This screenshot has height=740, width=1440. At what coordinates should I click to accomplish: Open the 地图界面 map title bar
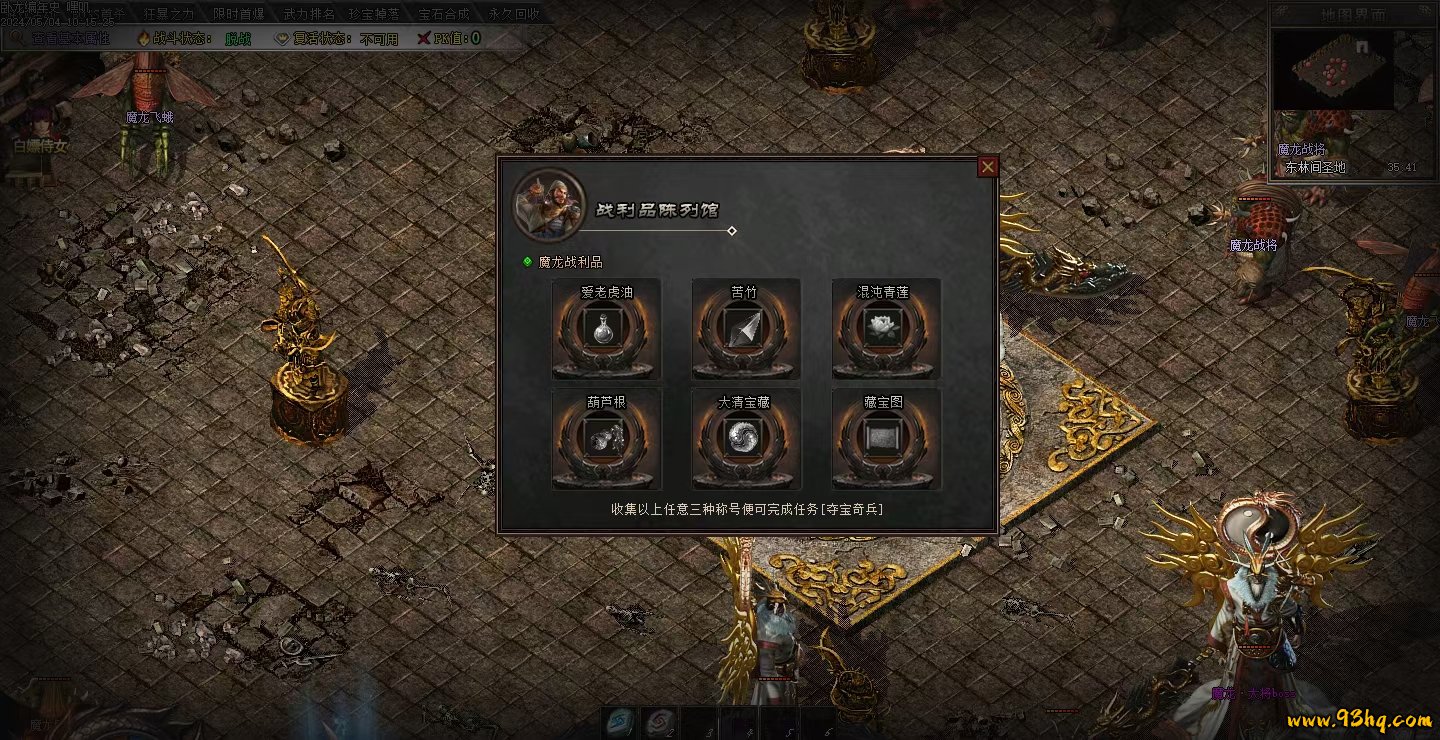pos(1352,15)
